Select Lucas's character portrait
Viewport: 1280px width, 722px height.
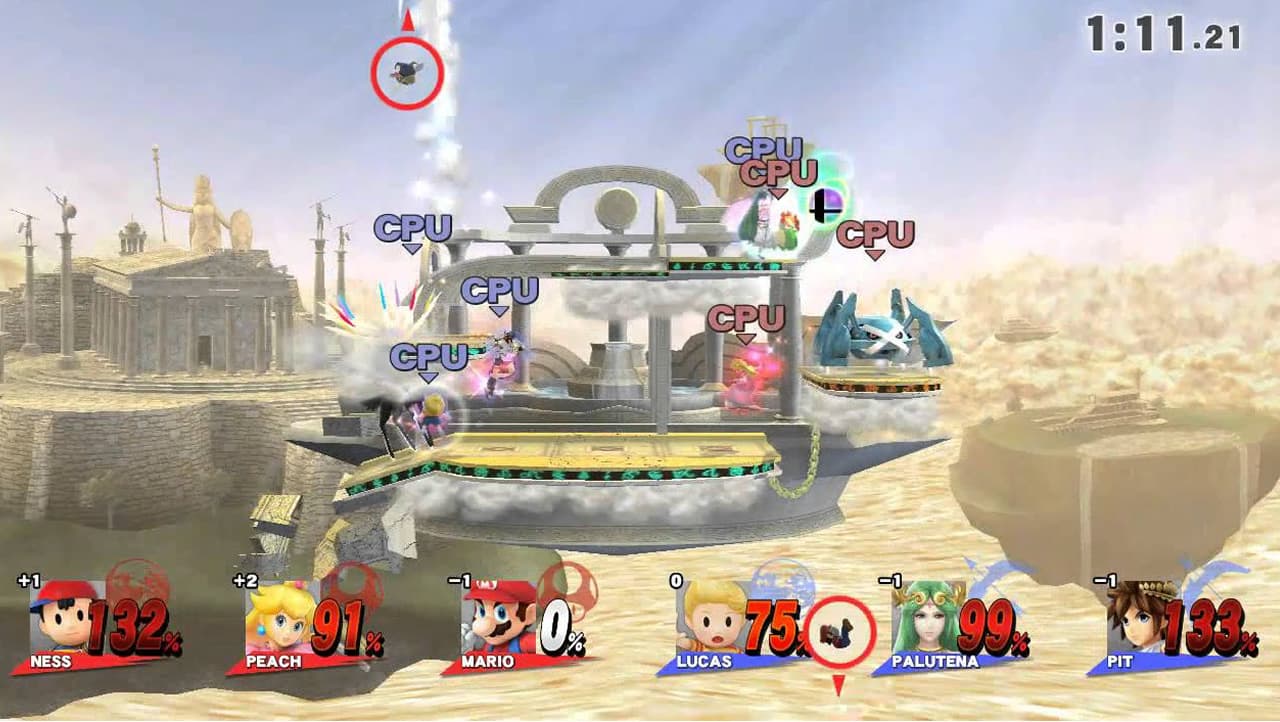pyautogui.click(x=712, y=616)
